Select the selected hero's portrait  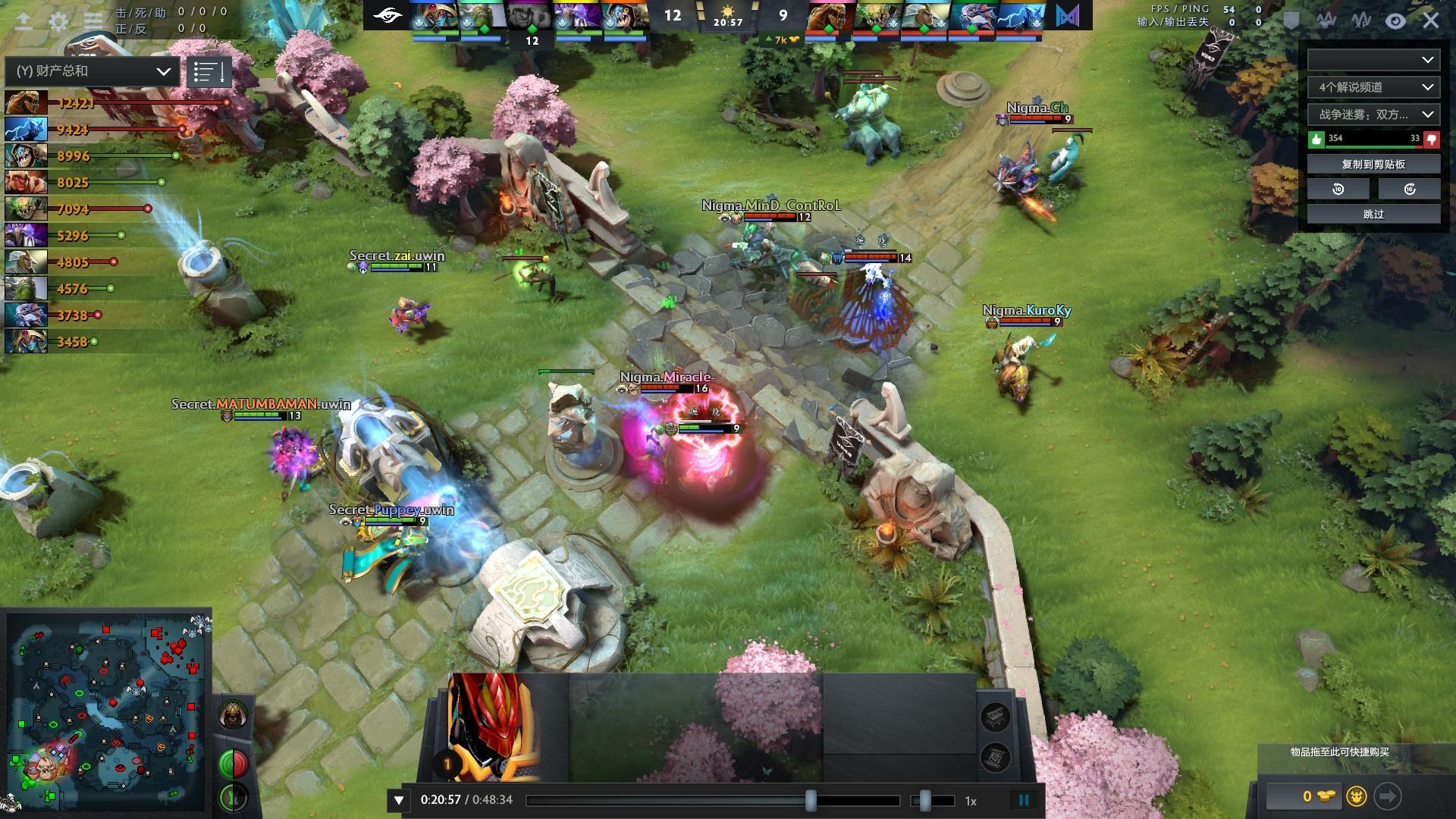[494, 726]
